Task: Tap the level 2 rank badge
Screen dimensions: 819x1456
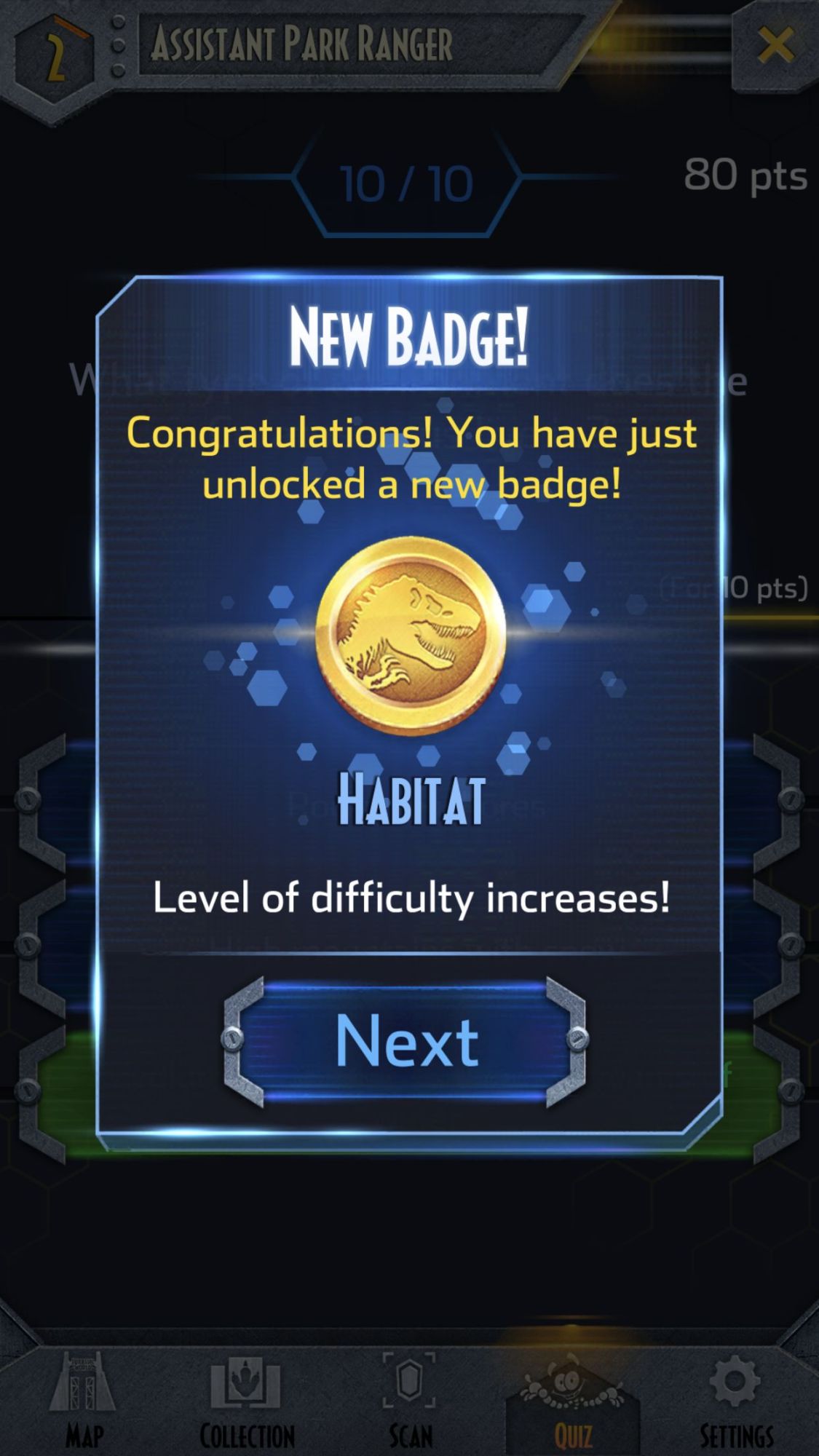Action: point(55,58)
